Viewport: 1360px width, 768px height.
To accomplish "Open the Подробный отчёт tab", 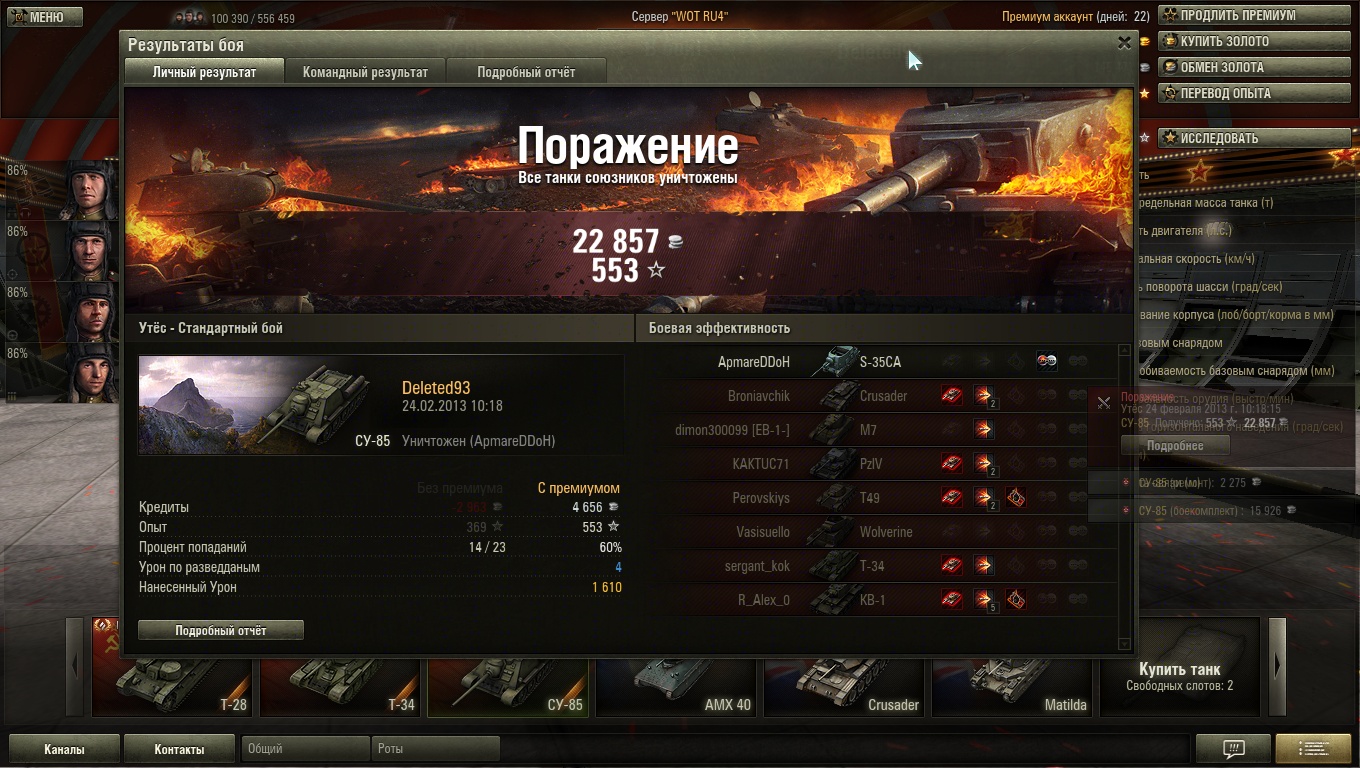I will point(526,72).
